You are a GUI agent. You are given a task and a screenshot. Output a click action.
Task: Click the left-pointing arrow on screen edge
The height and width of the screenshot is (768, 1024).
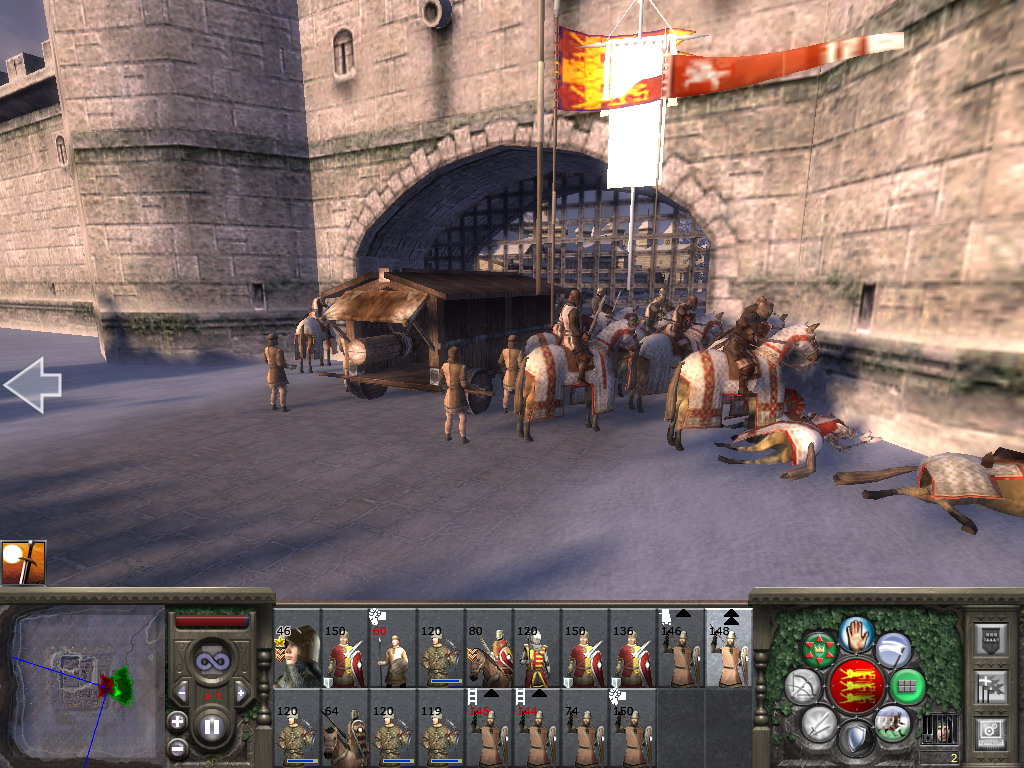[32, 386]
